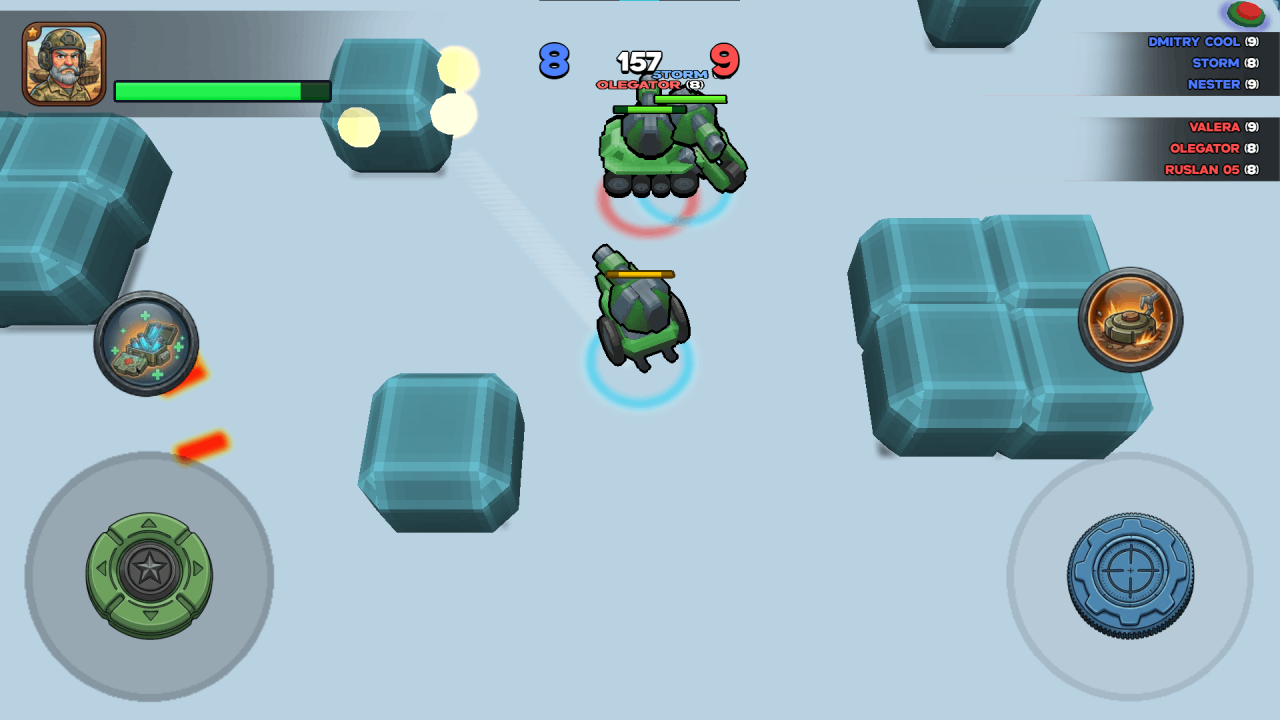The image size is (1280, 720).
Task: Tap VALERA in the red team list
Action: click(x=1215, y=127)
